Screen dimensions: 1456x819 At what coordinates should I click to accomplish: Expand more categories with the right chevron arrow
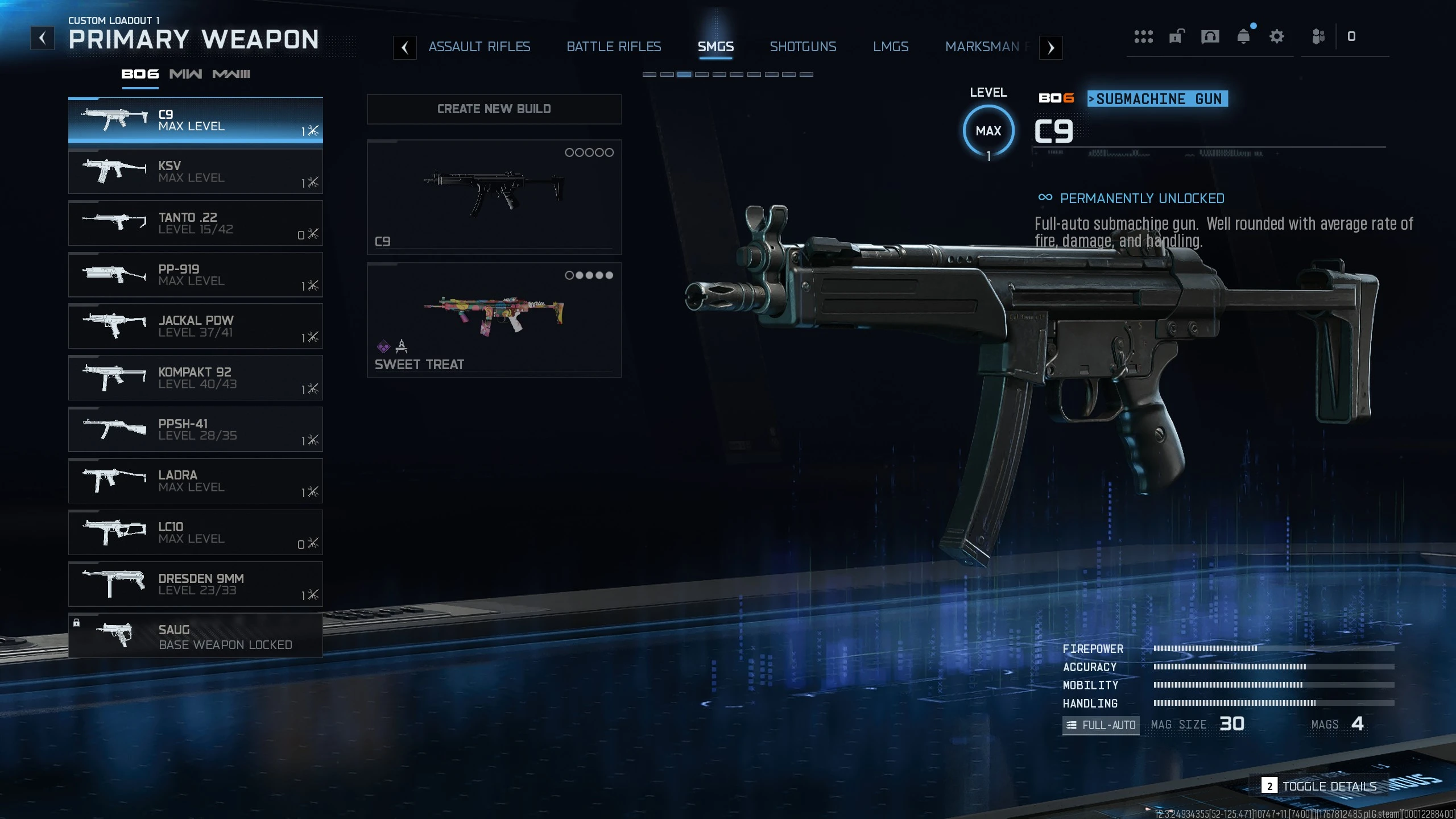pyautogui.click(x=1052, y=48)
